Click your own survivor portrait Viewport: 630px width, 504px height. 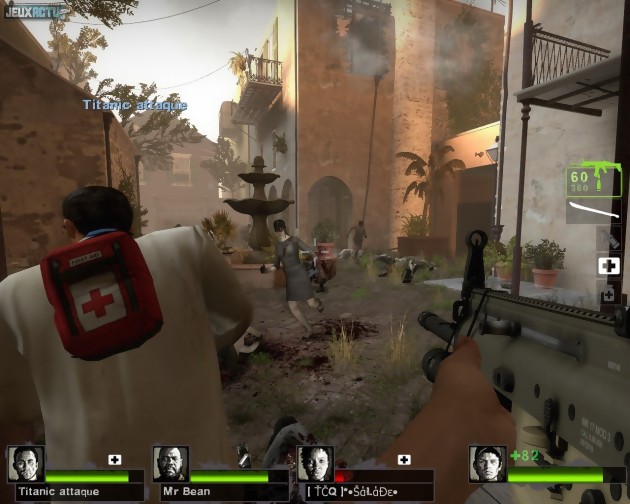point(488,464)
